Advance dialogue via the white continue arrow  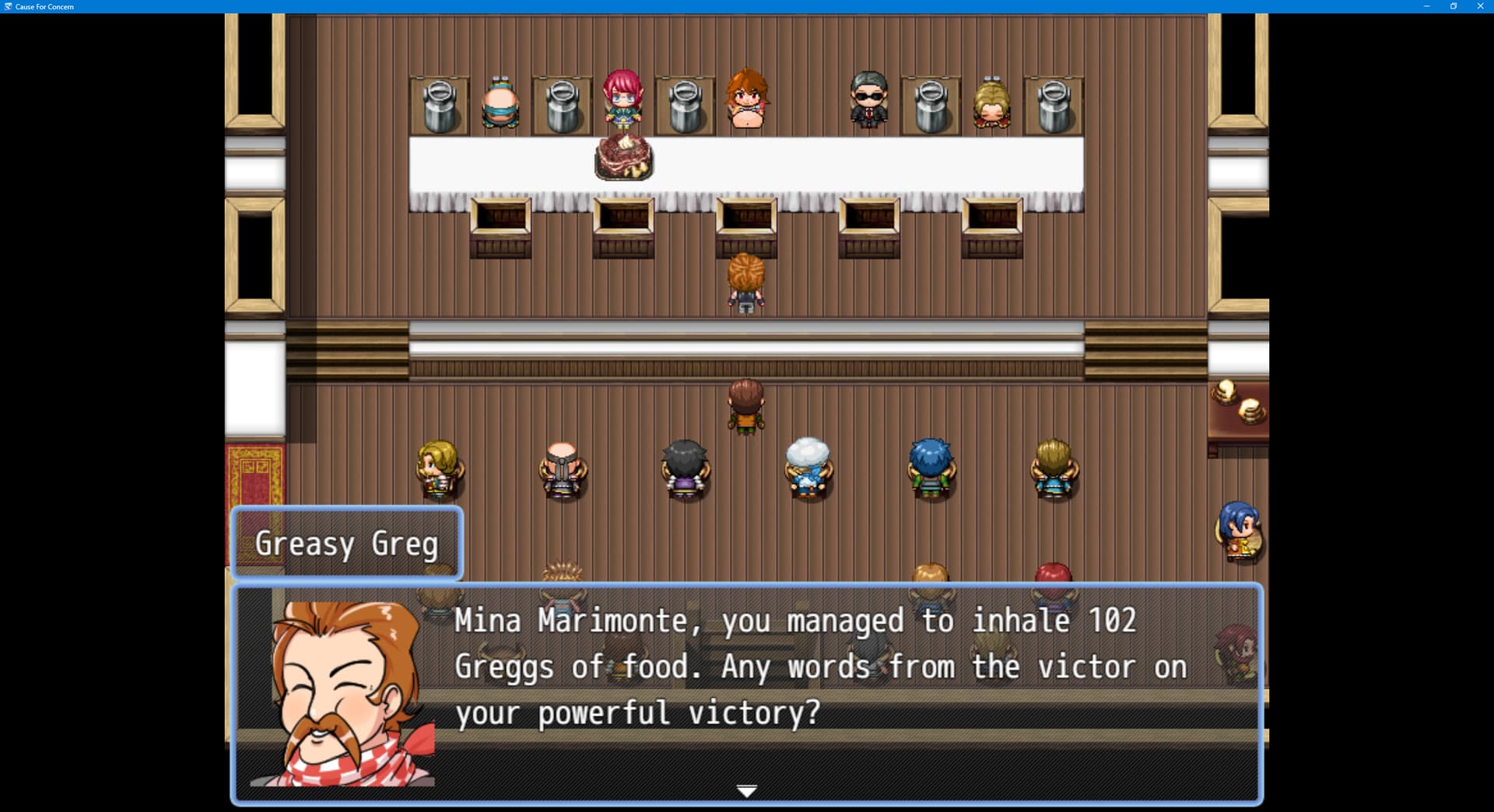coord(746,791)
